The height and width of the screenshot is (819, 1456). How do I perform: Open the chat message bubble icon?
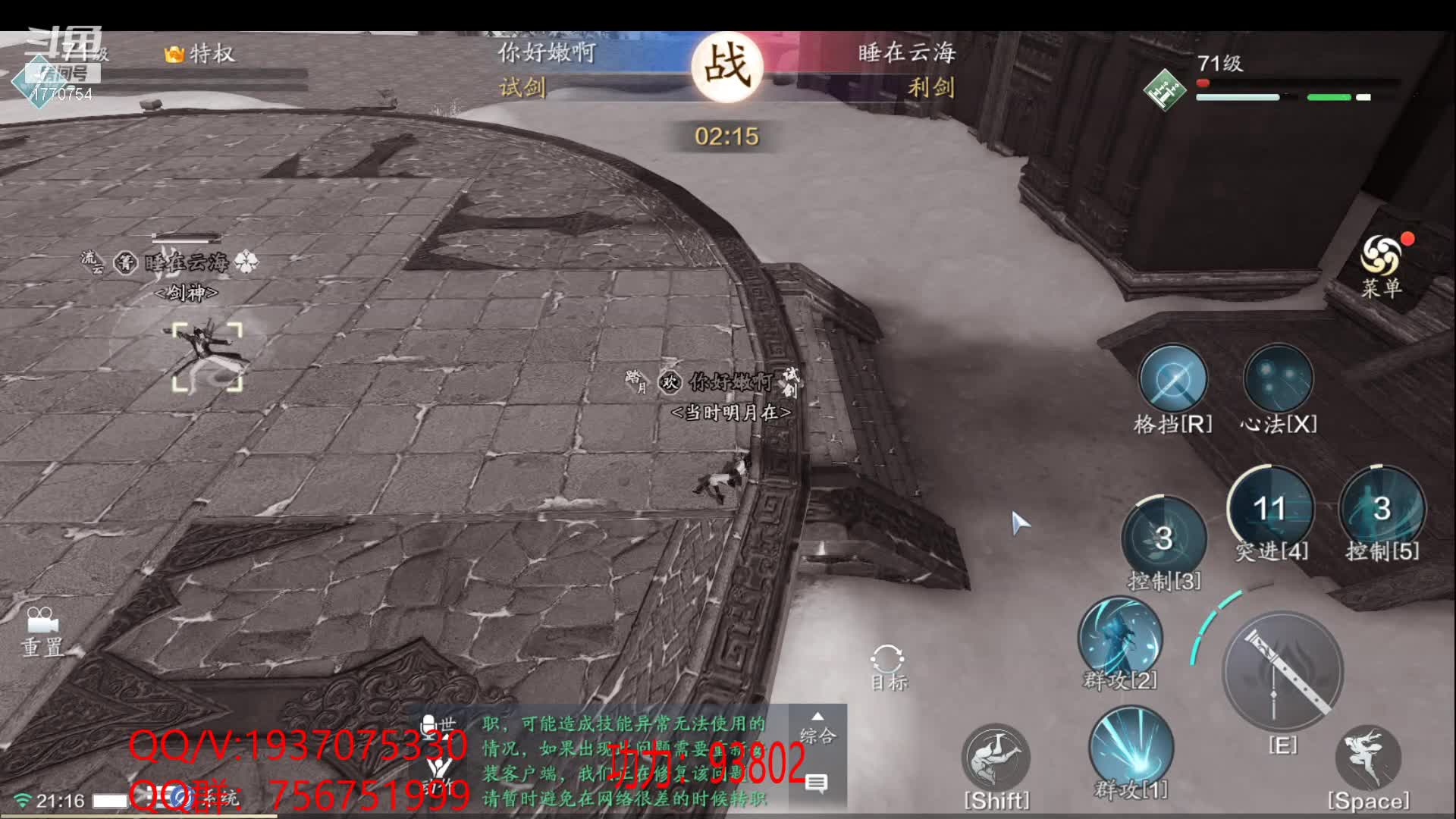click(x=816, y=783)
